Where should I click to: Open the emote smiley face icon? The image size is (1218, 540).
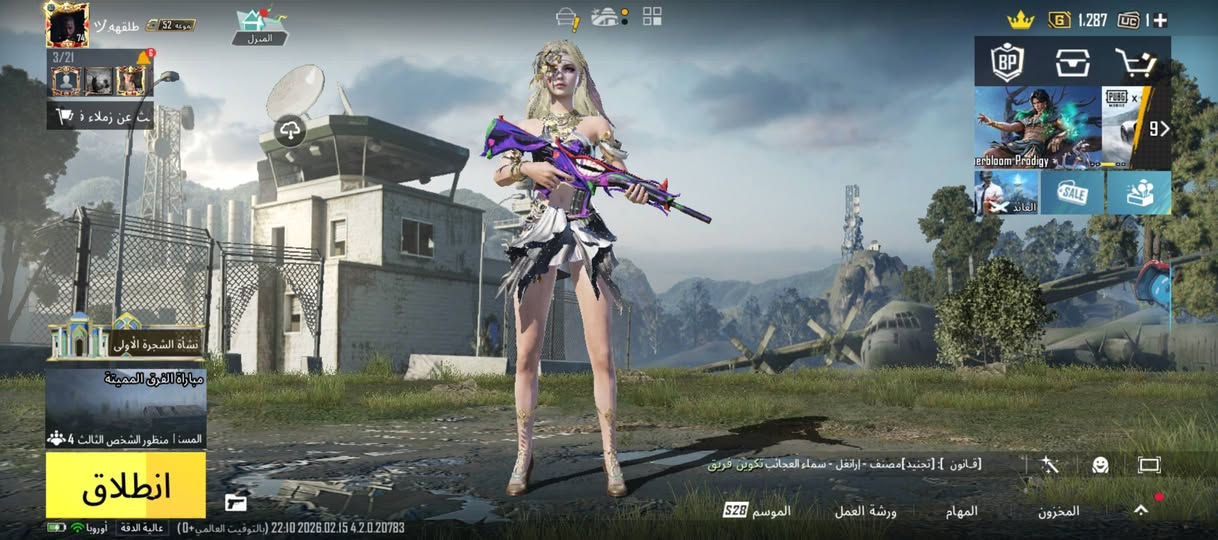[1100, 465]
